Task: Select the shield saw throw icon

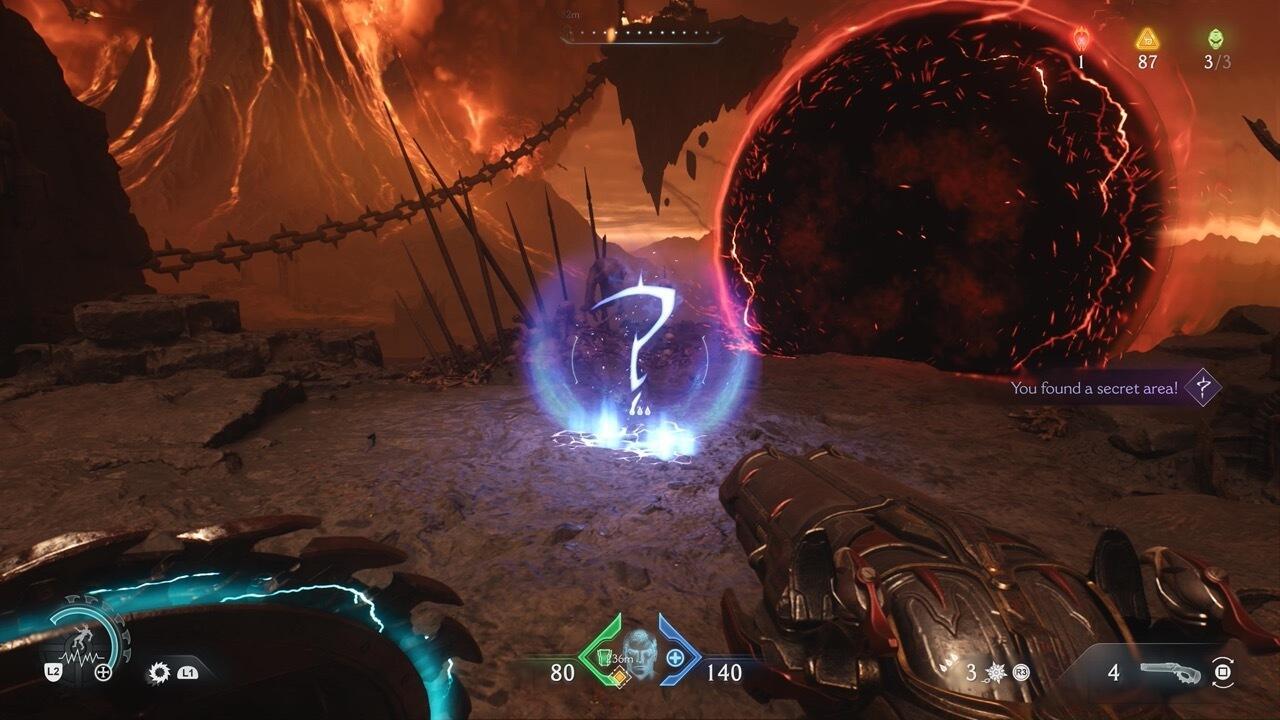Action: 158,673
